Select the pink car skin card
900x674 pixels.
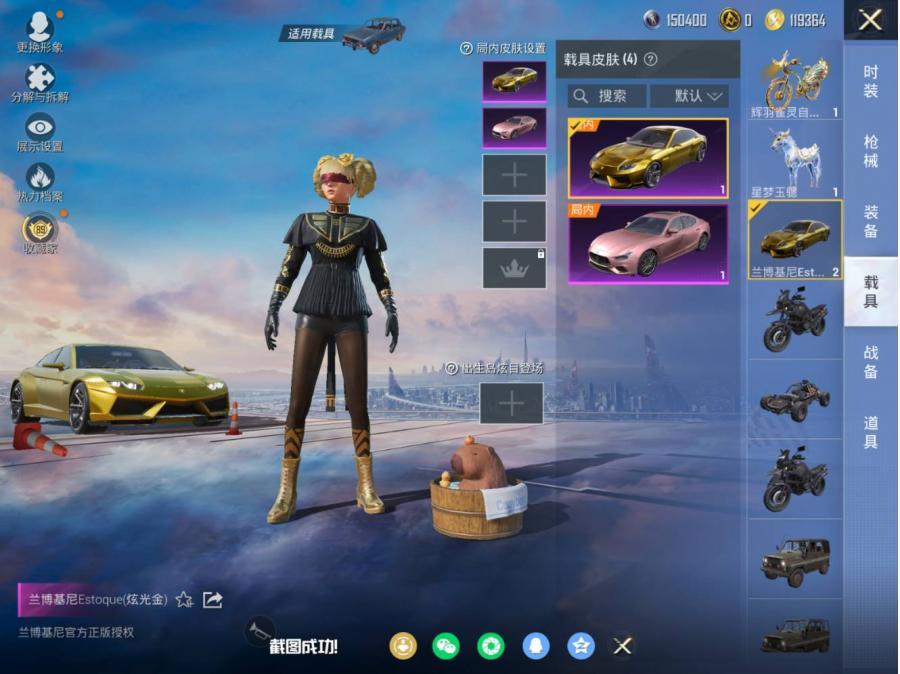(x=648, y=243)
